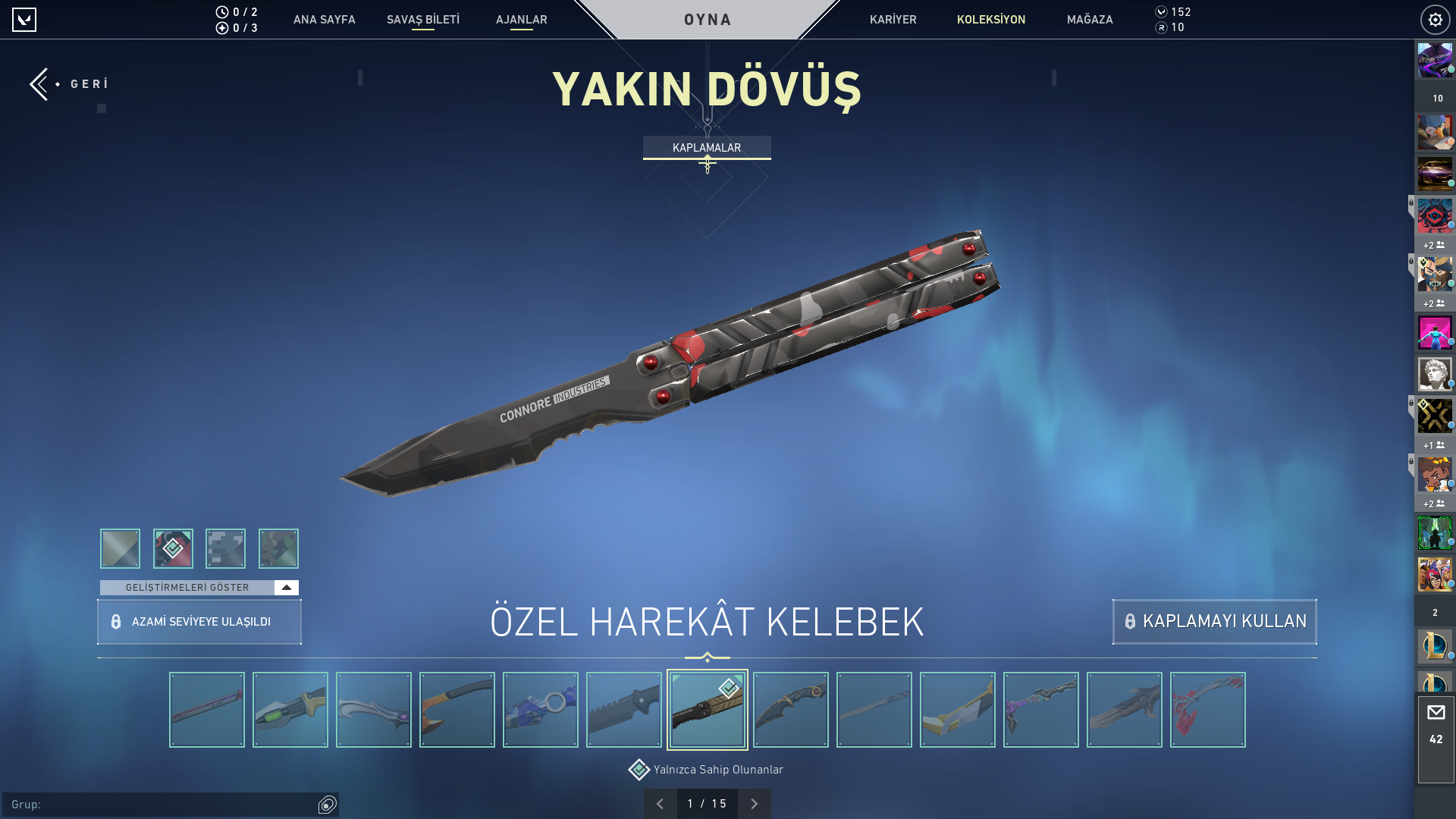Click the Valorant logo top left
Viewport: 1456px width, 819px height.
[25, 20]
